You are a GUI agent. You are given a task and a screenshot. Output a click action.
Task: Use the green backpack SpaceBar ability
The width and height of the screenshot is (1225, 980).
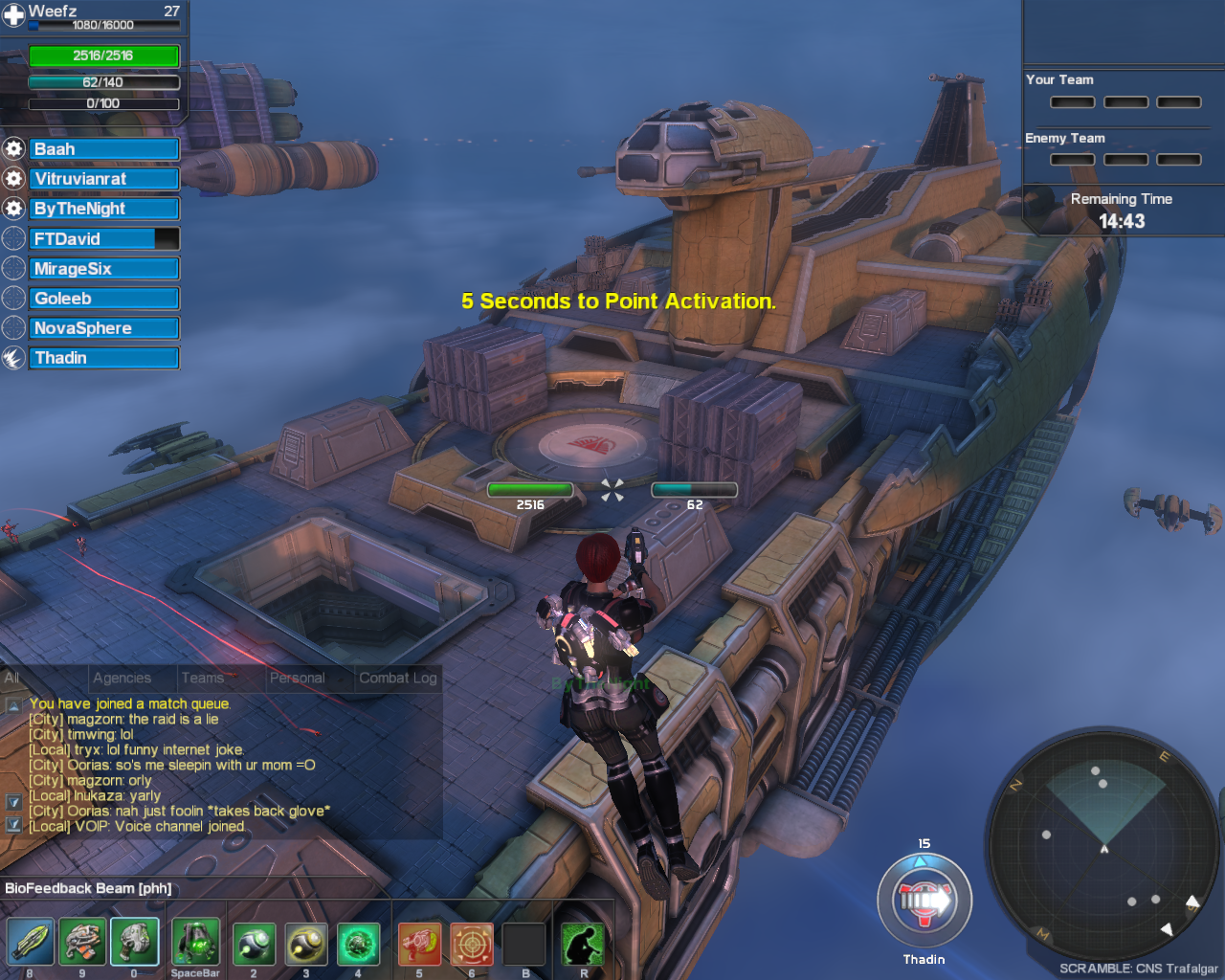click(x=195, y=943)
